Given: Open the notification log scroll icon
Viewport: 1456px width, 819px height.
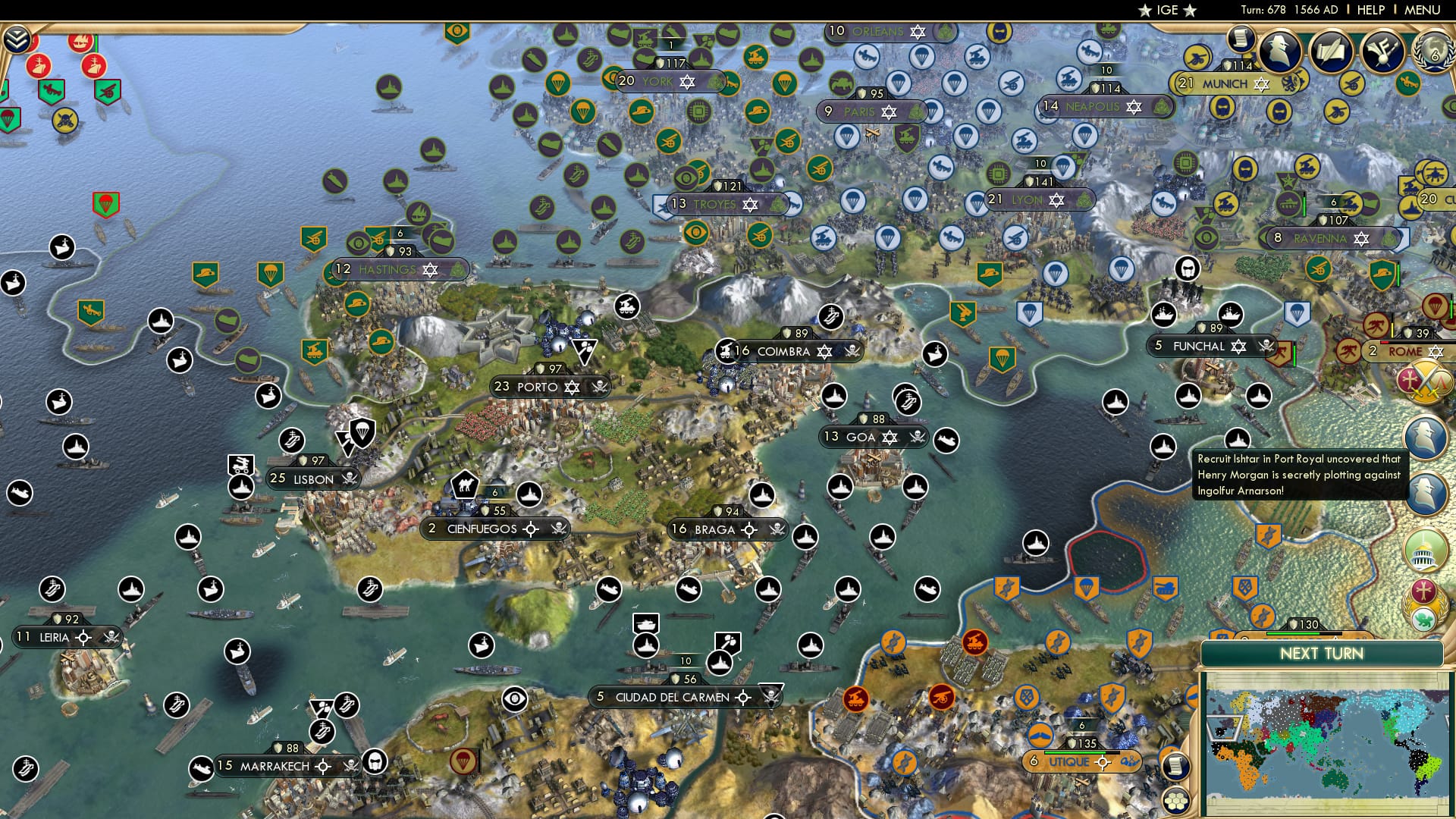Looking at the screenshot, I should pos(1241,39).
